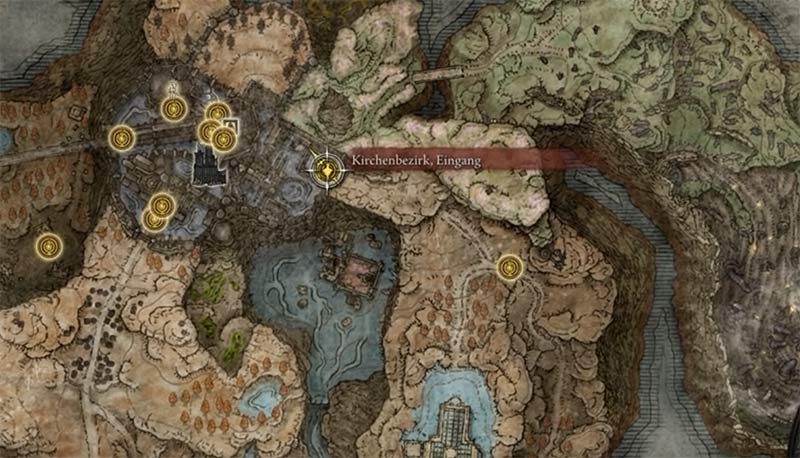Select the isolated grace marker in the southwestern woods
Screen dimensions: 800x458
[x=47, y=244]
